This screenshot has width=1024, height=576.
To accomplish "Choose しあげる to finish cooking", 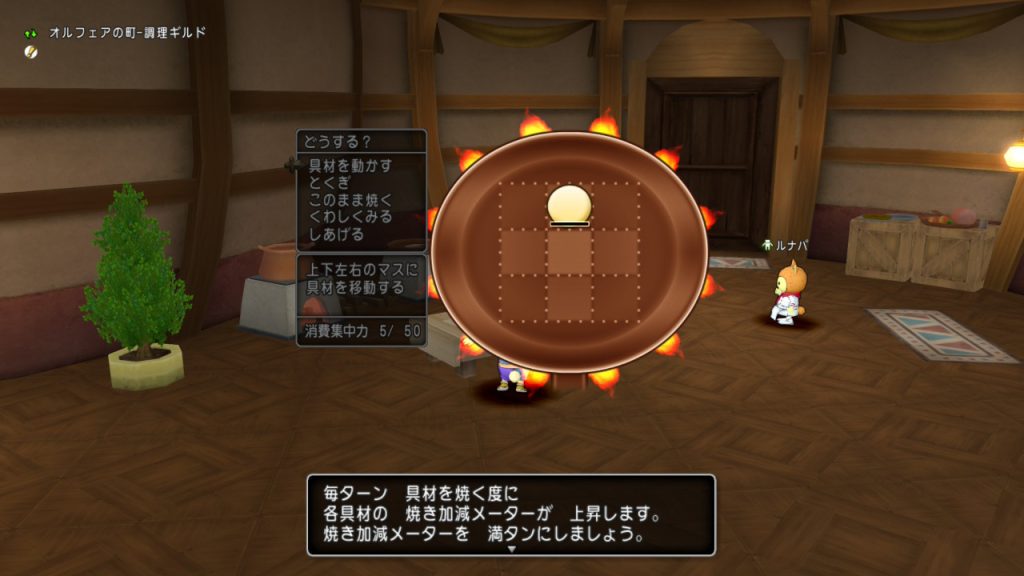I will click(x=337, y=234).
